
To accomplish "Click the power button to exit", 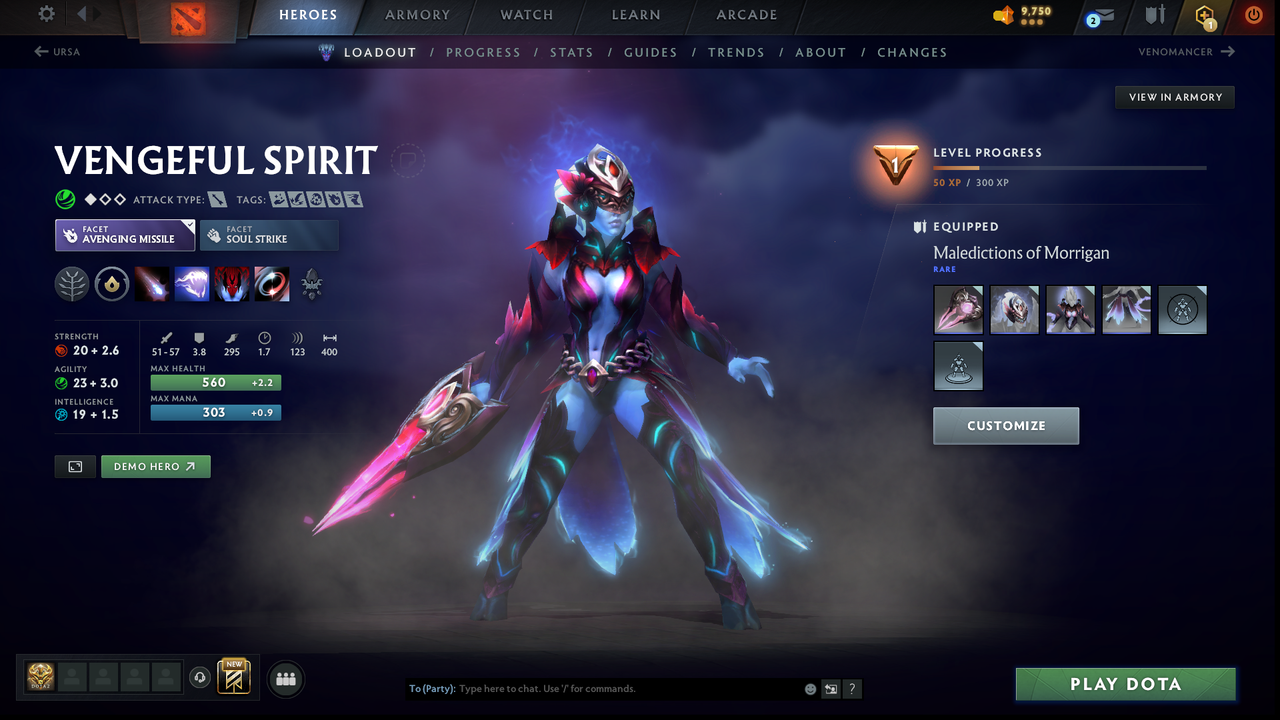I will [x=1253, y=15].
